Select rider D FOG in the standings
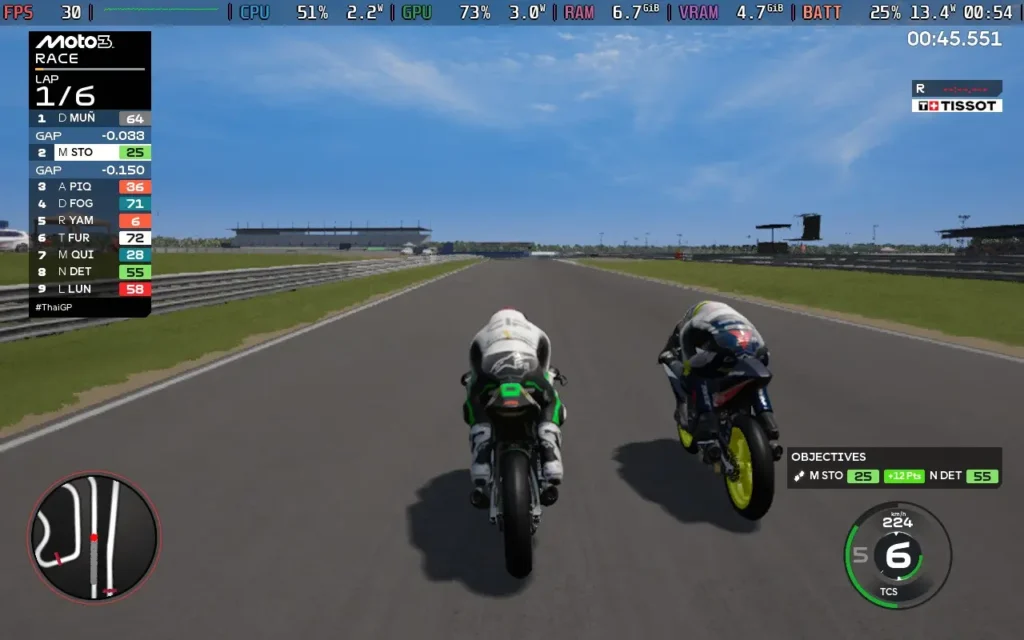The width and height of the screenshot is (1024, 640). click(91, 204)
